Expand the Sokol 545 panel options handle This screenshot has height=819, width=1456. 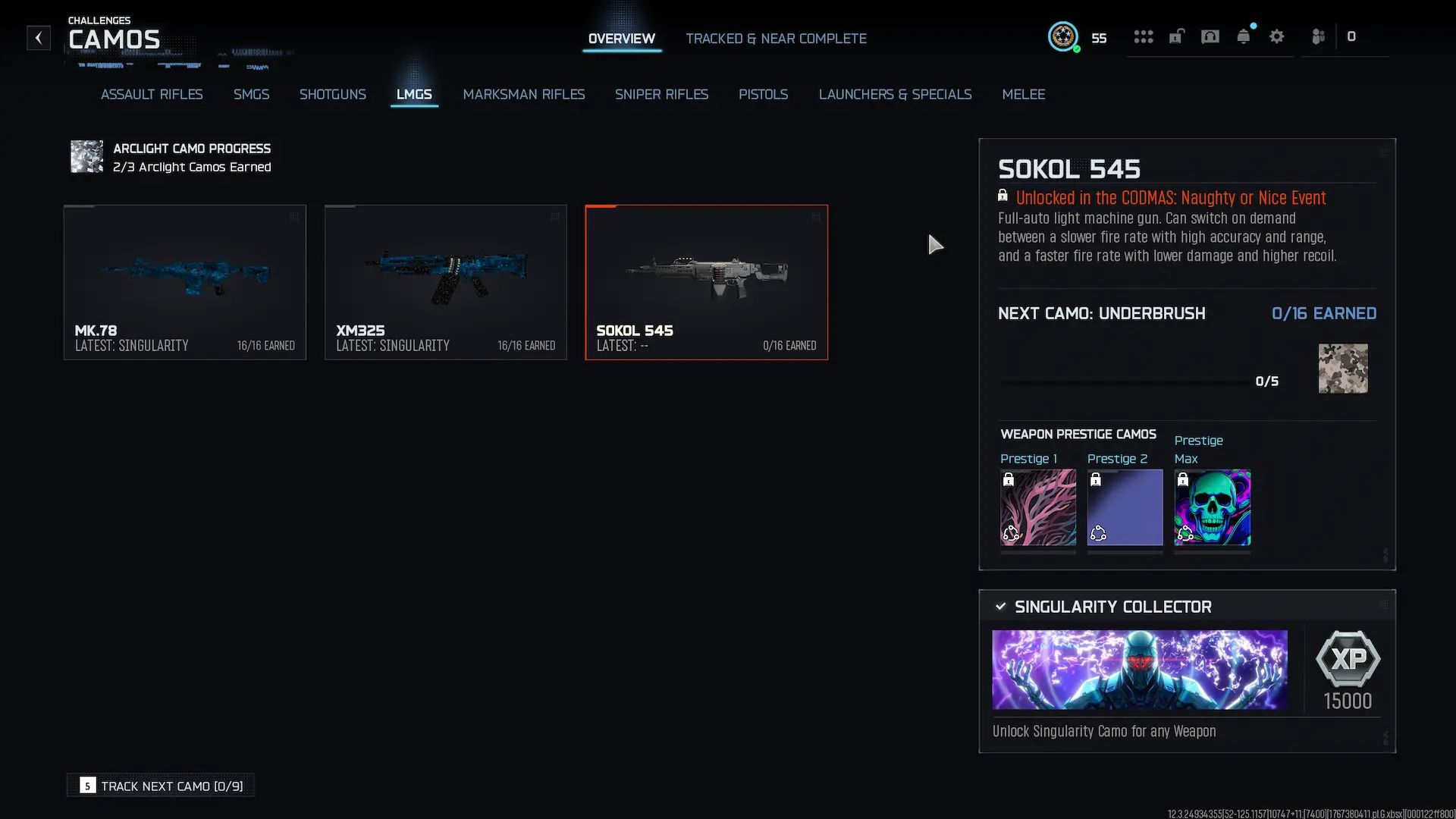(x=1385, y=152)
